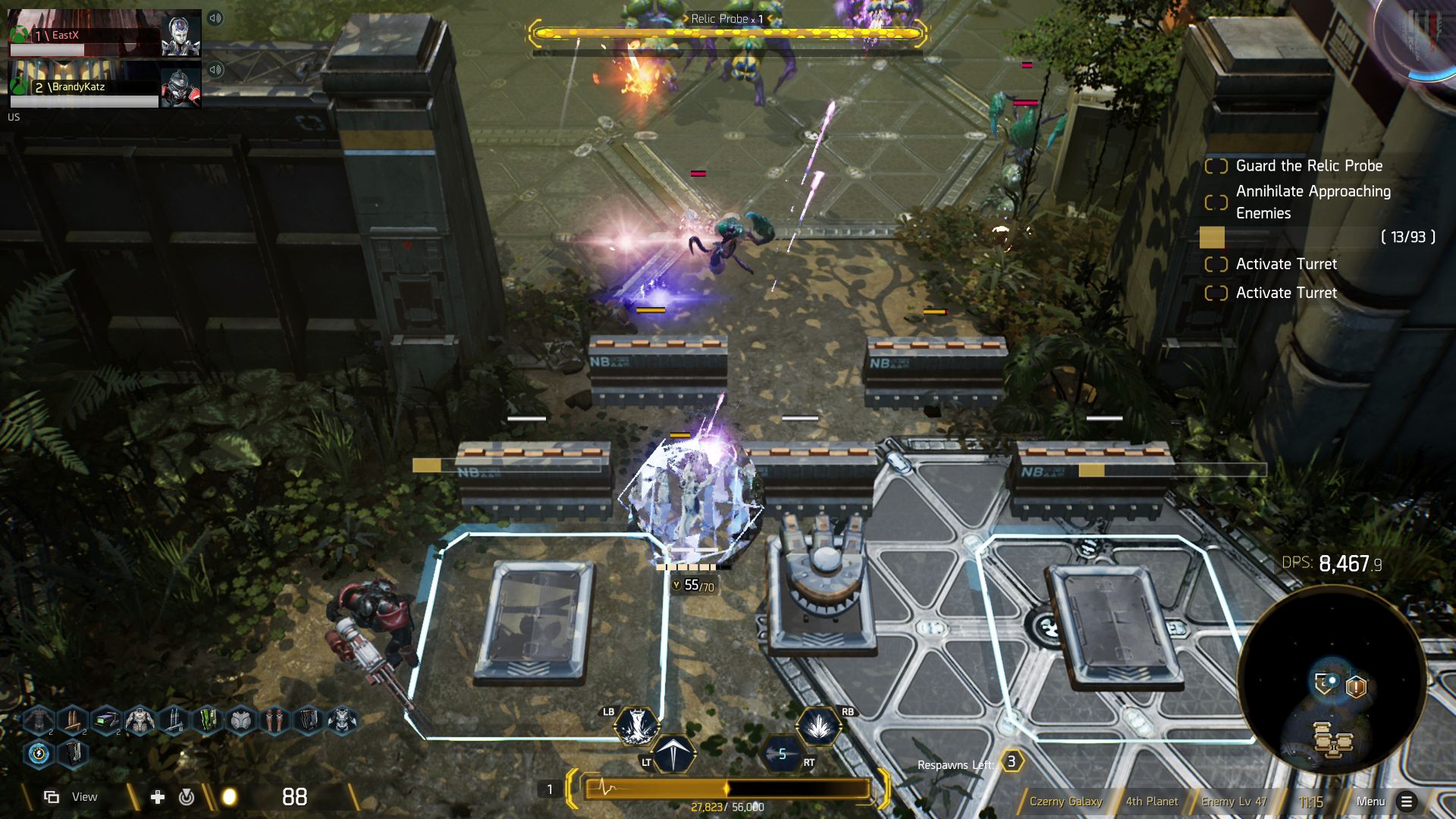Trigger the ability on cooldown showing 5

(x=783, y=754)
